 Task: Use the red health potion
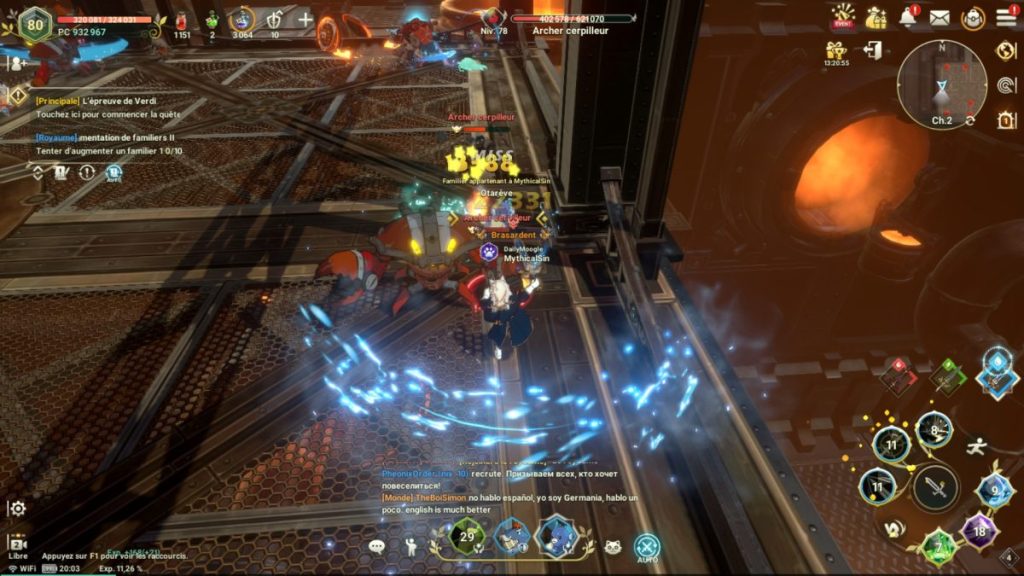pyautogui.click(x=182, y=20)
